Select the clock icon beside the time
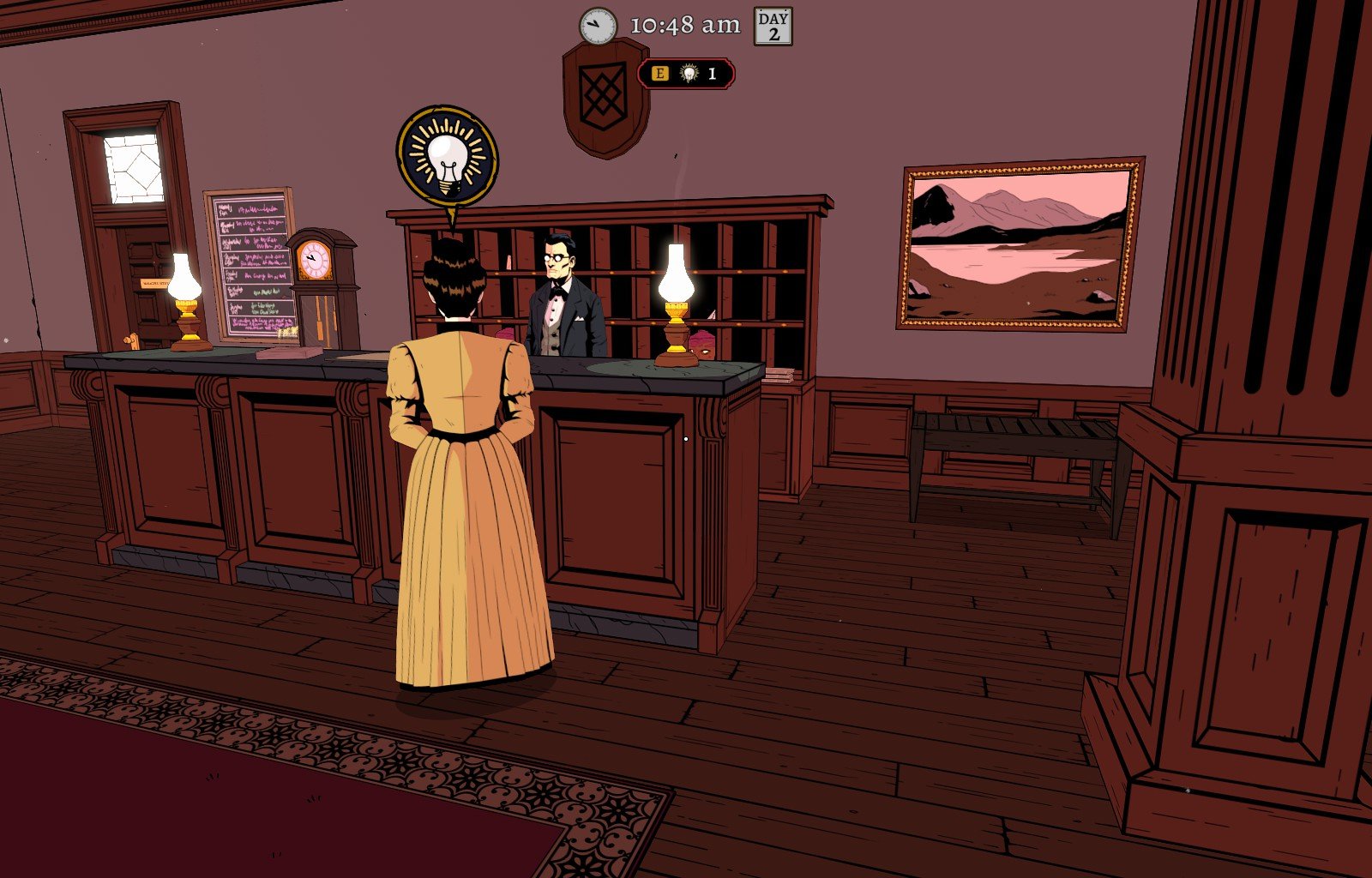1372x878 pixels. click(598, 27)
